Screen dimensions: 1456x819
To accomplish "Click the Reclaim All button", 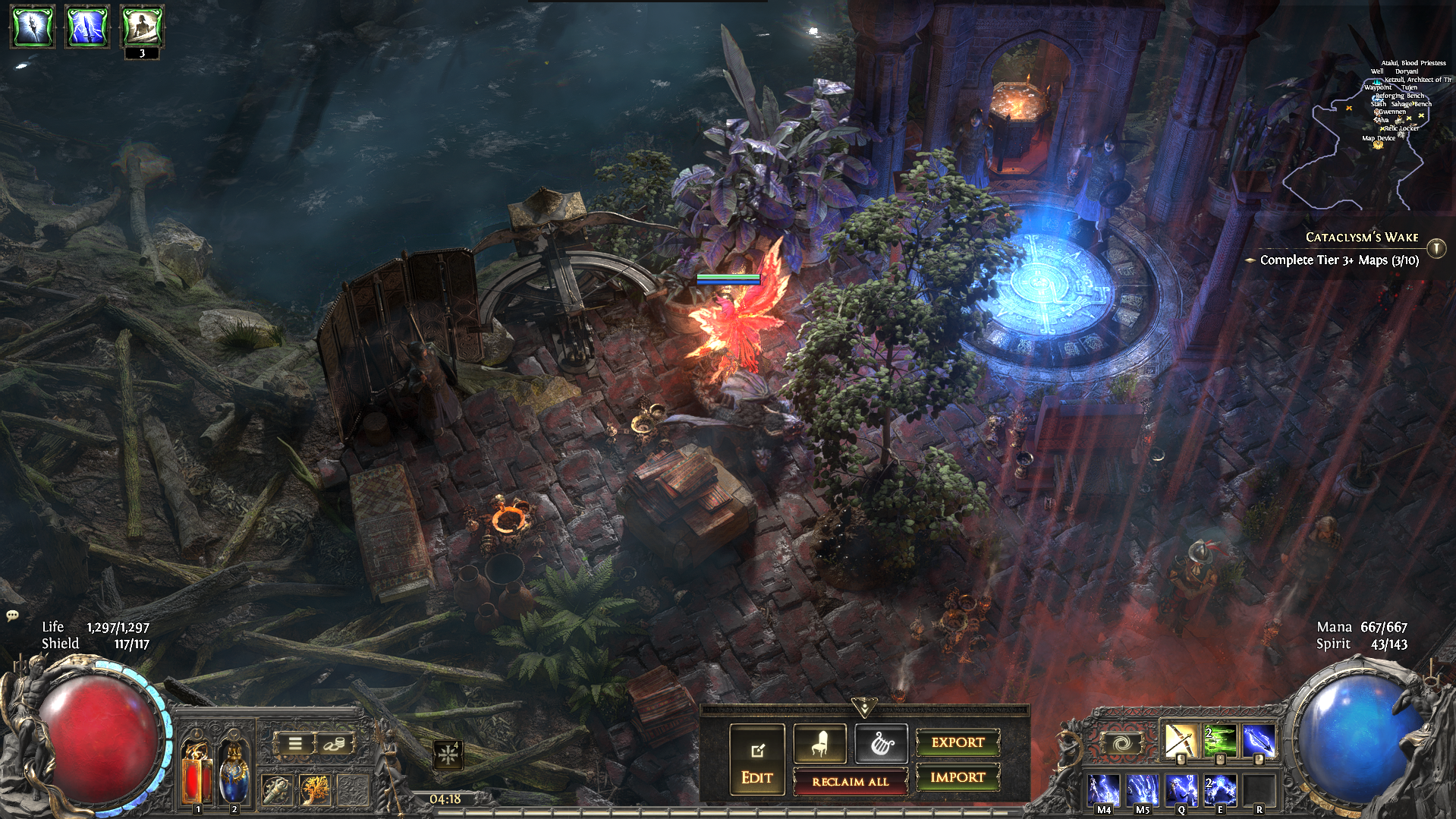I will coord(850,781).
